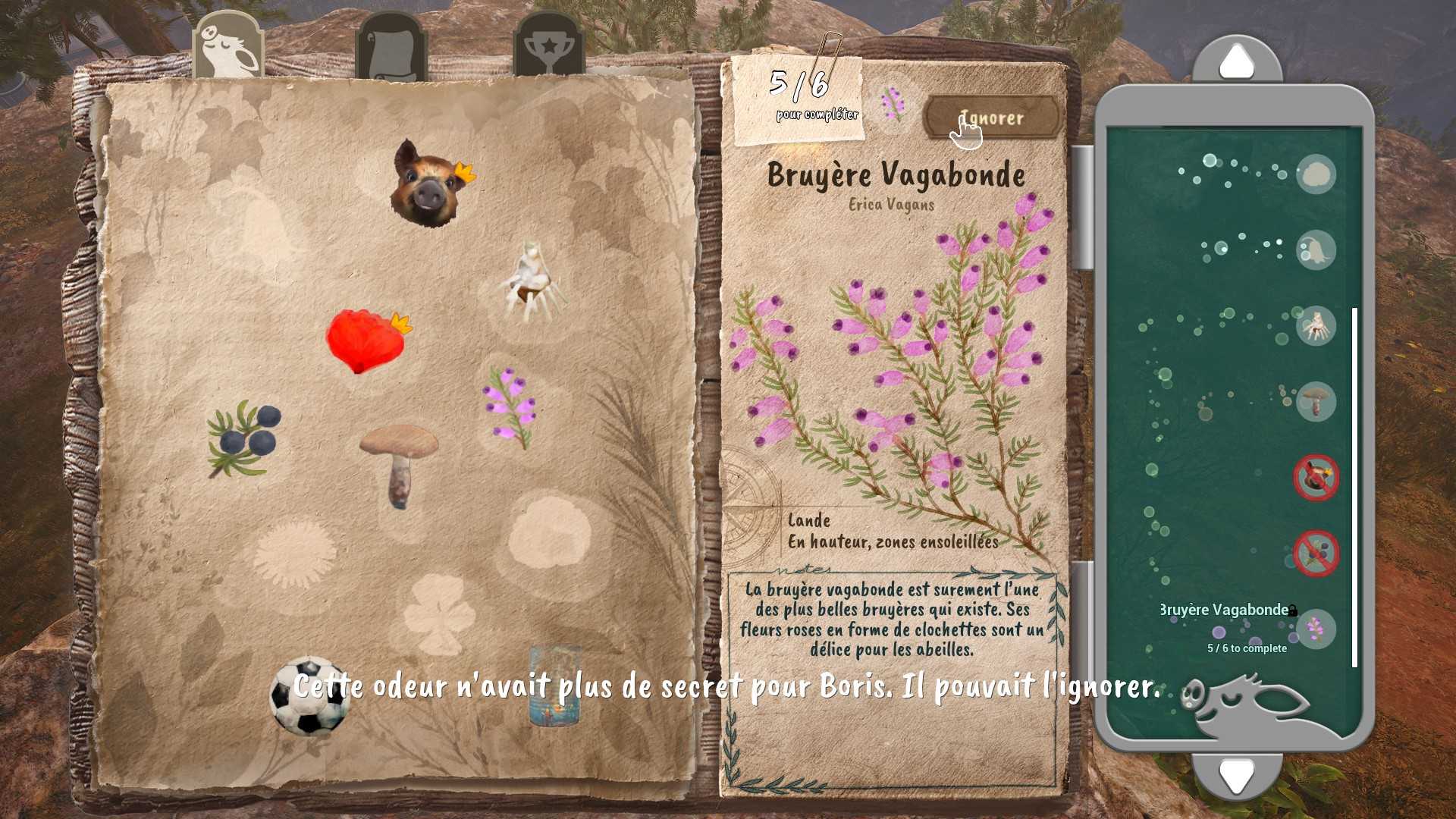Select the mushroom scent in tracker
1456x819 pixels.
pos(1316,401)
